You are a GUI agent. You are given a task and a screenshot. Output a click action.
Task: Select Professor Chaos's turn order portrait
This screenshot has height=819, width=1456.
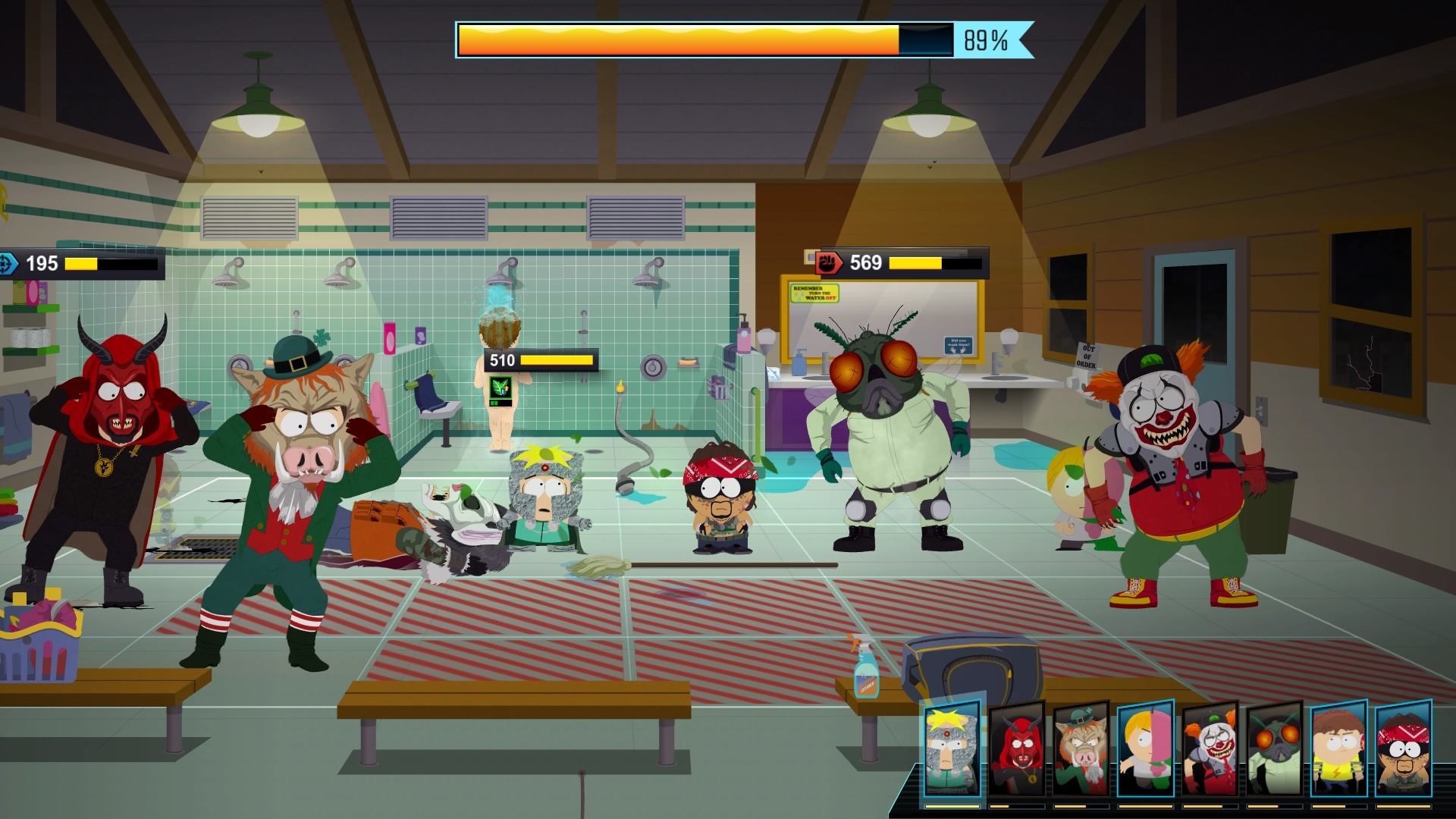point(952,747)
